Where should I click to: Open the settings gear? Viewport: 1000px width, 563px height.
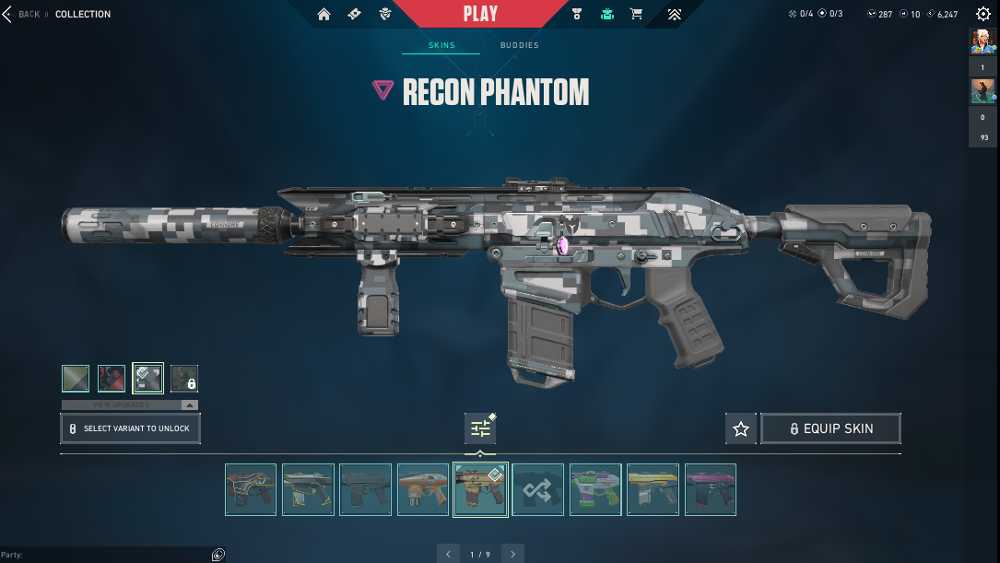[983, 14]
